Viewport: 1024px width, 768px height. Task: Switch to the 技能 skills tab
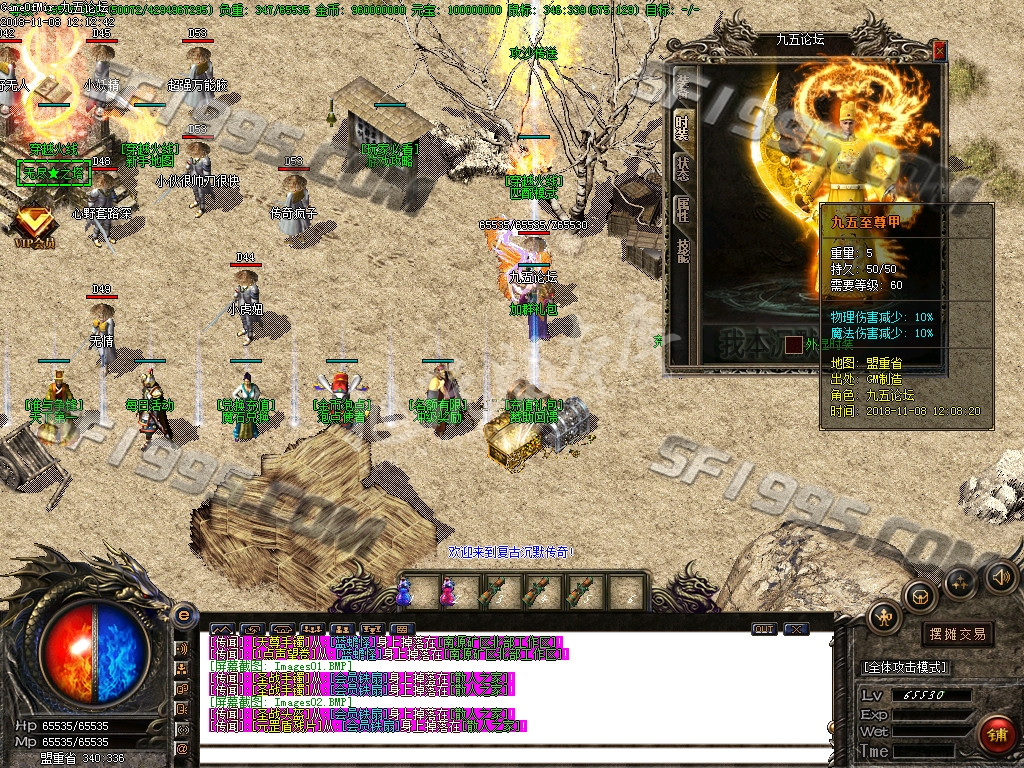682,250
